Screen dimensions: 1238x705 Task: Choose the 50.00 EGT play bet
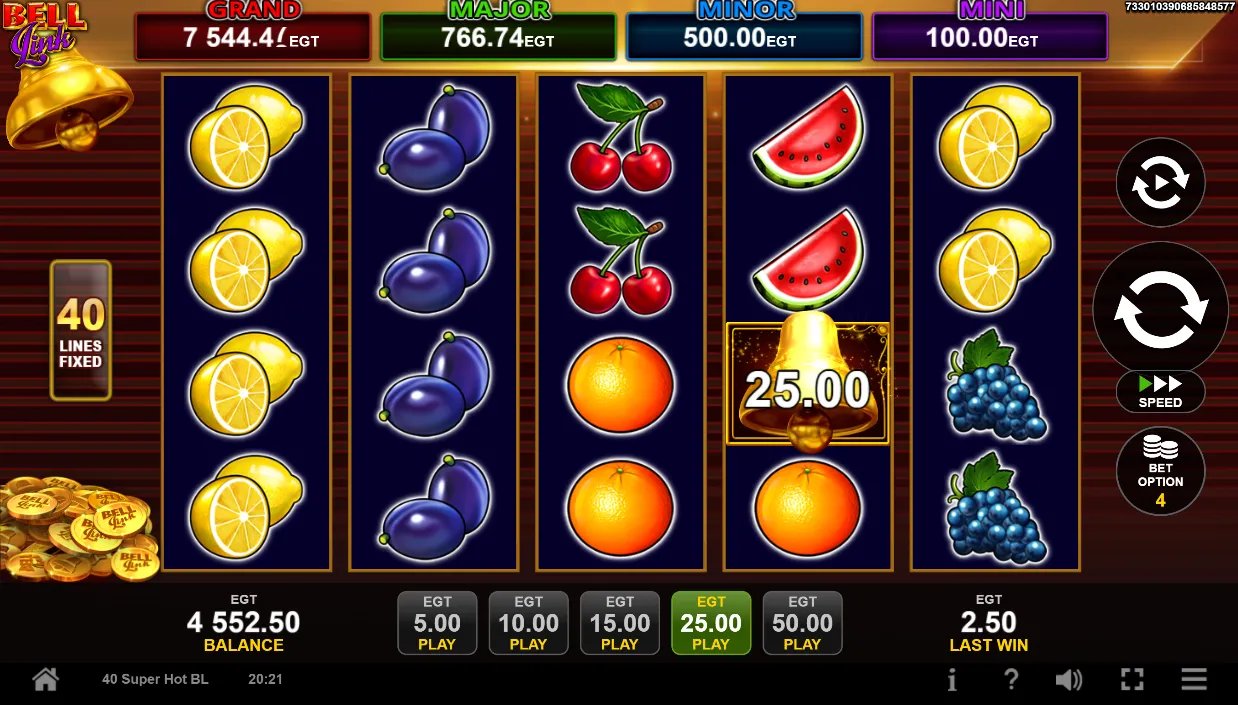802,623
